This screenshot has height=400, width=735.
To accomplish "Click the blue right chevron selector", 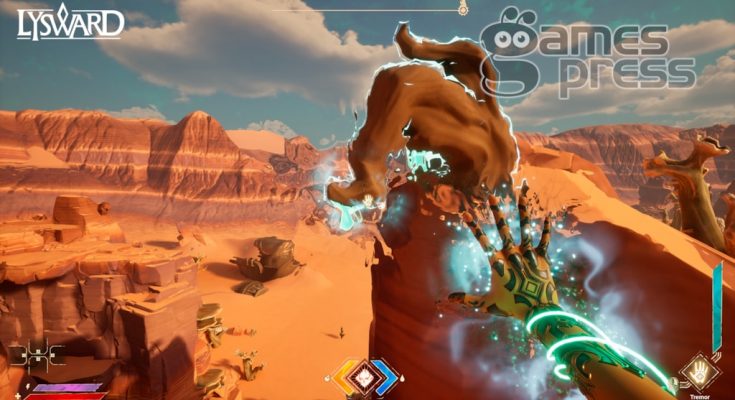I will [x=387, y=376].
